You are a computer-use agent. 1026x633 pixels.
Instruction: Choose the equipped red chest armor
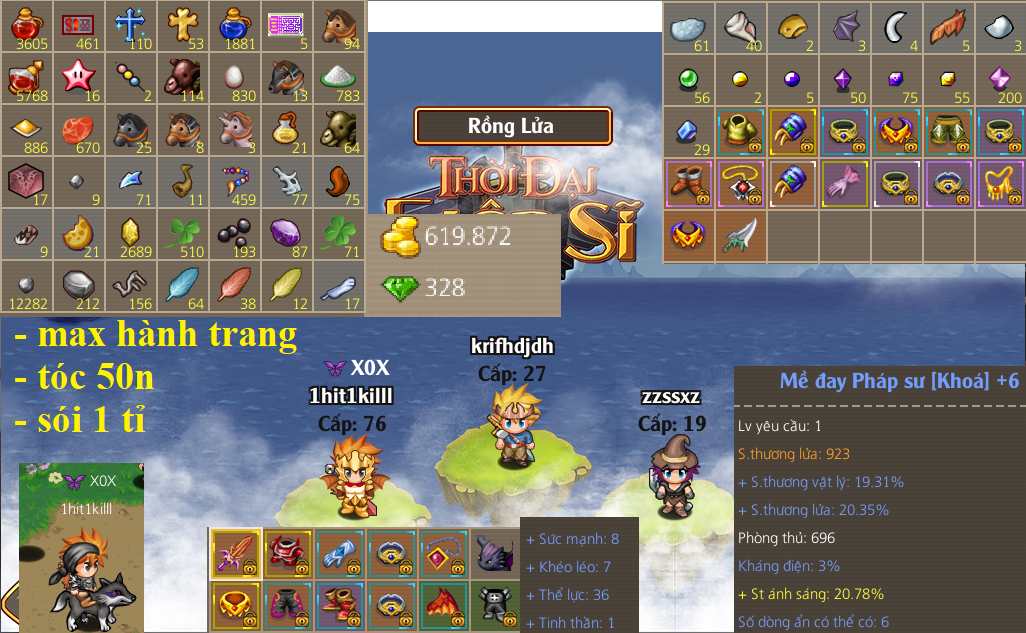click(288, 554)
